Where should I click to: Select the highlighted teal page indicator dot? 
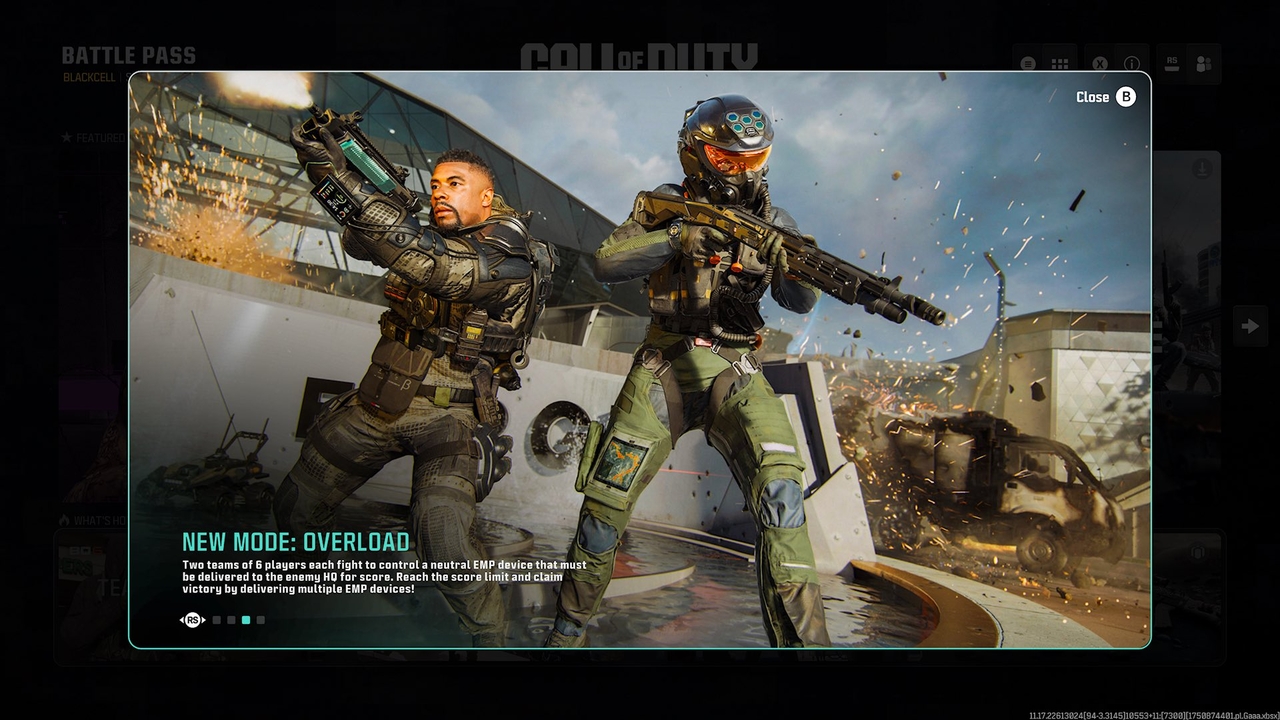coord(246,620)
